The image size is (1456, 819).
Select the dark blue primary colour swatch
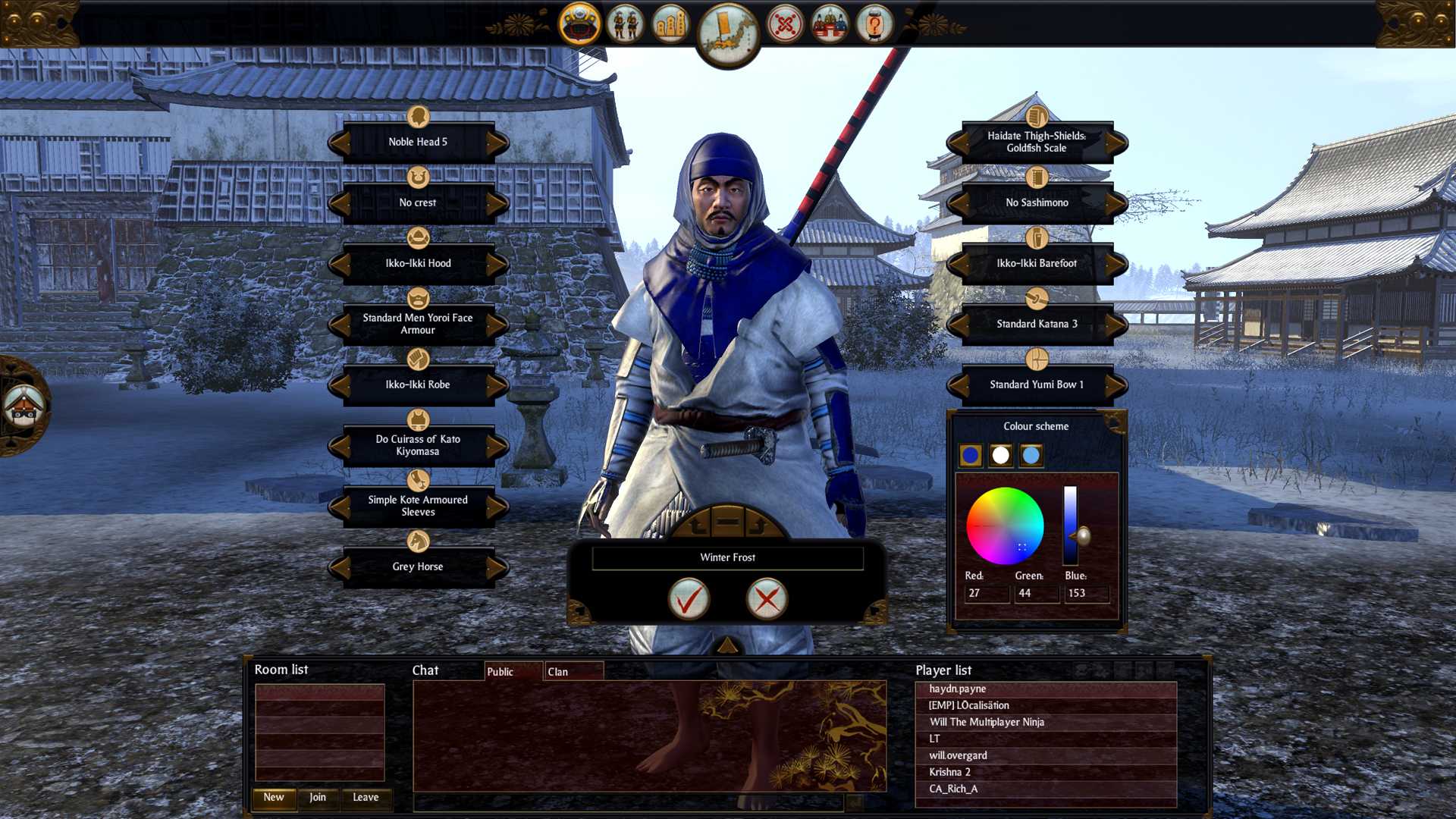click(971, 455)
